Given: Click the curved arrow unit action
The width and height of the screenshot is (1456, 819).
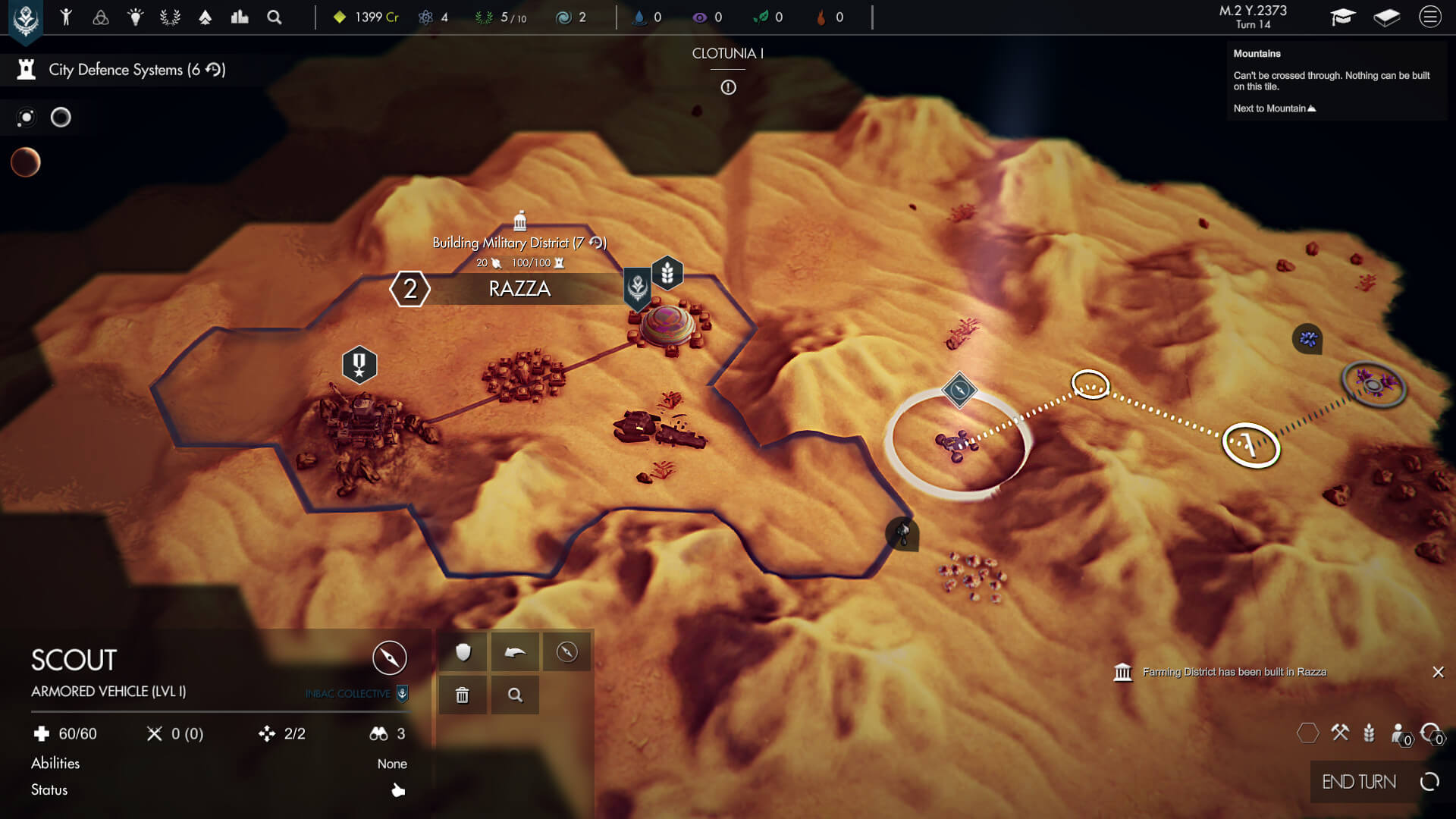Looking at the screenshot, I should pos(515,652).
